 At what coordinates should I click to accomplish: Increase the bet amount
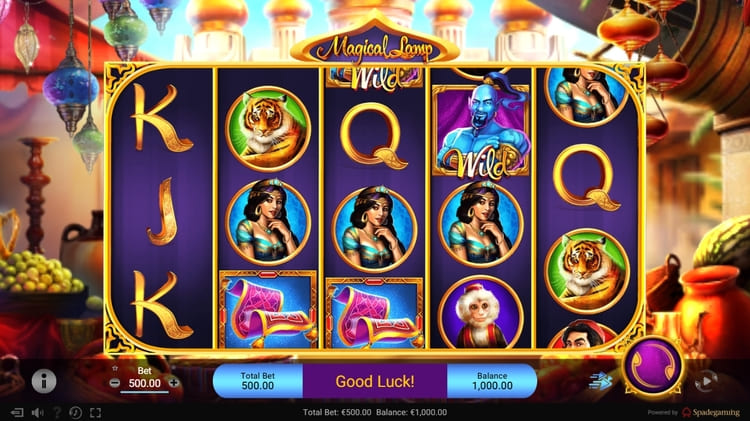(x=174, y=382)
